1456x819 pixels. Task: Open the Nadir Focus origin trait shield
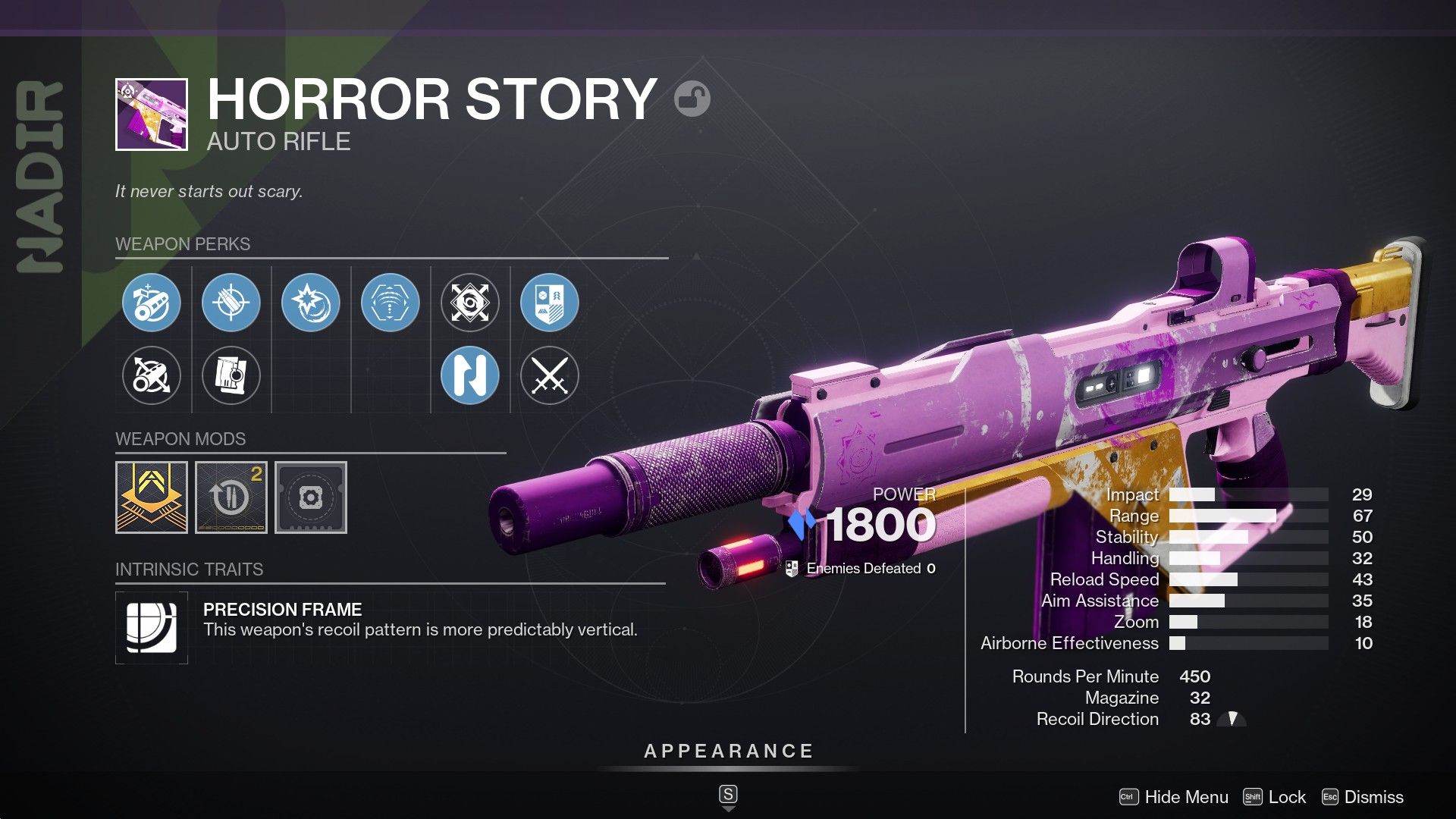(551, 302)
